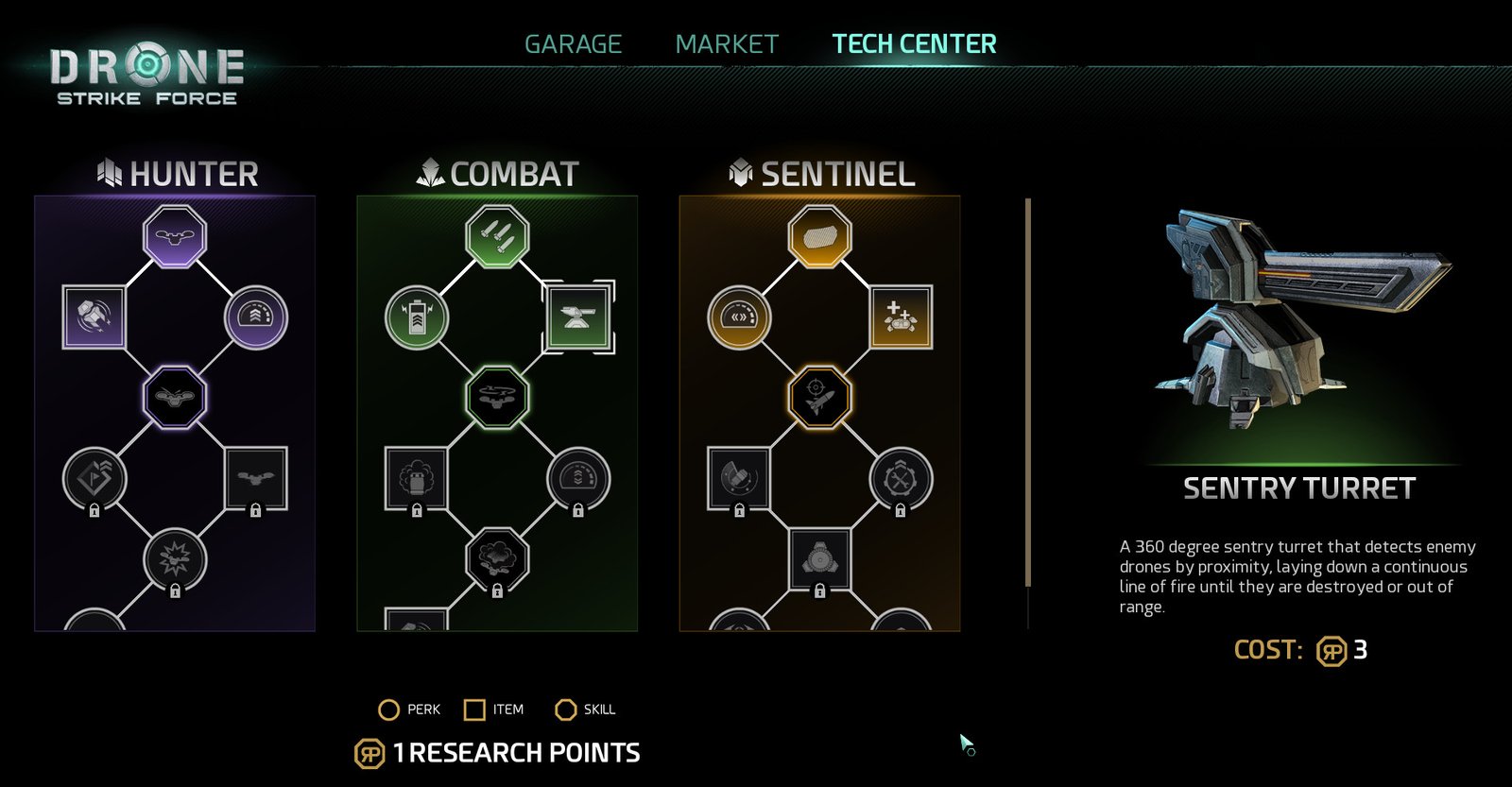Select the purple top drone skill octagon

point(175,236)
